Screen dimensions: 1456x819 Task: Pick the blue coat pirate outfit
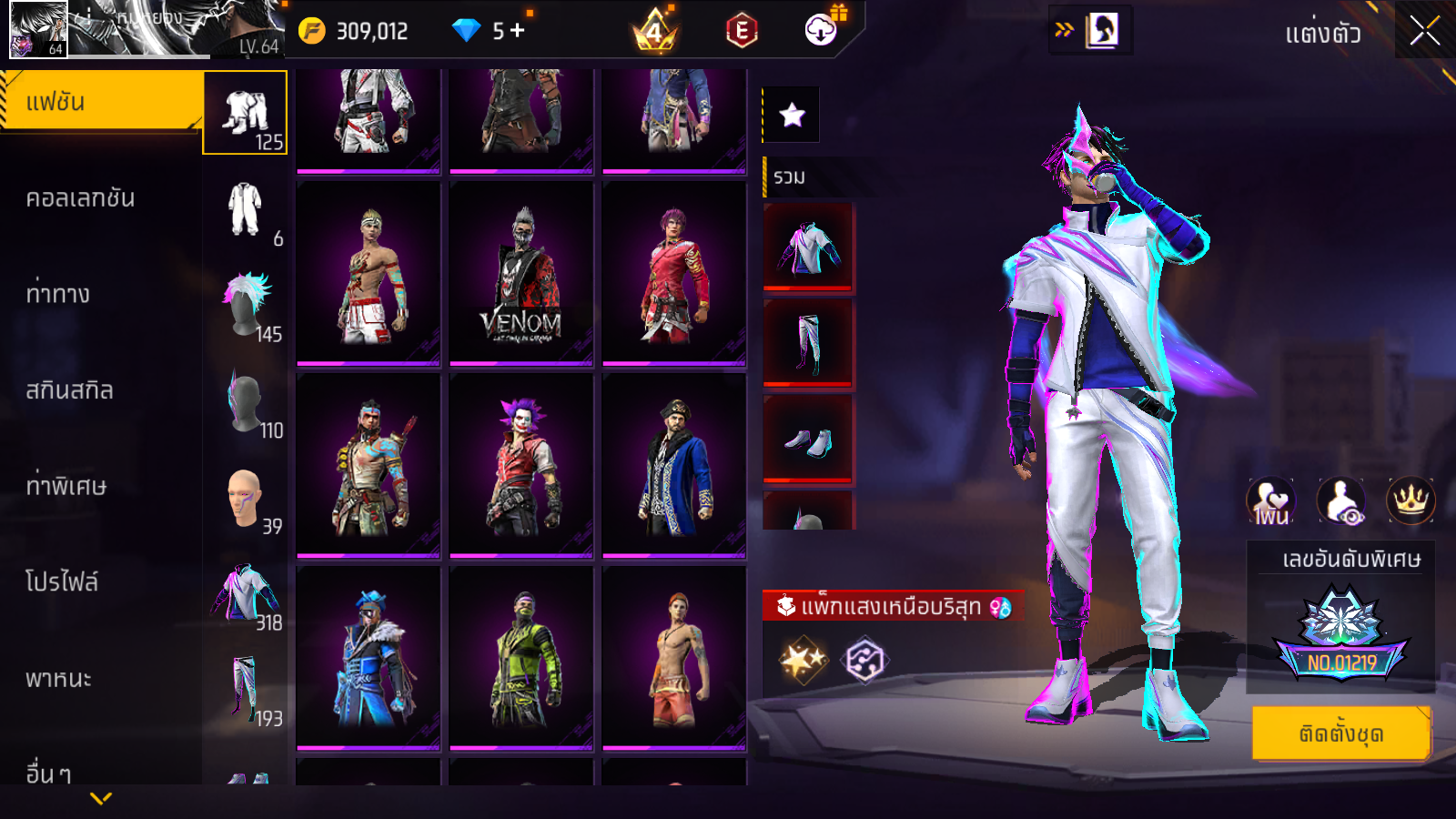click(674, 465)
